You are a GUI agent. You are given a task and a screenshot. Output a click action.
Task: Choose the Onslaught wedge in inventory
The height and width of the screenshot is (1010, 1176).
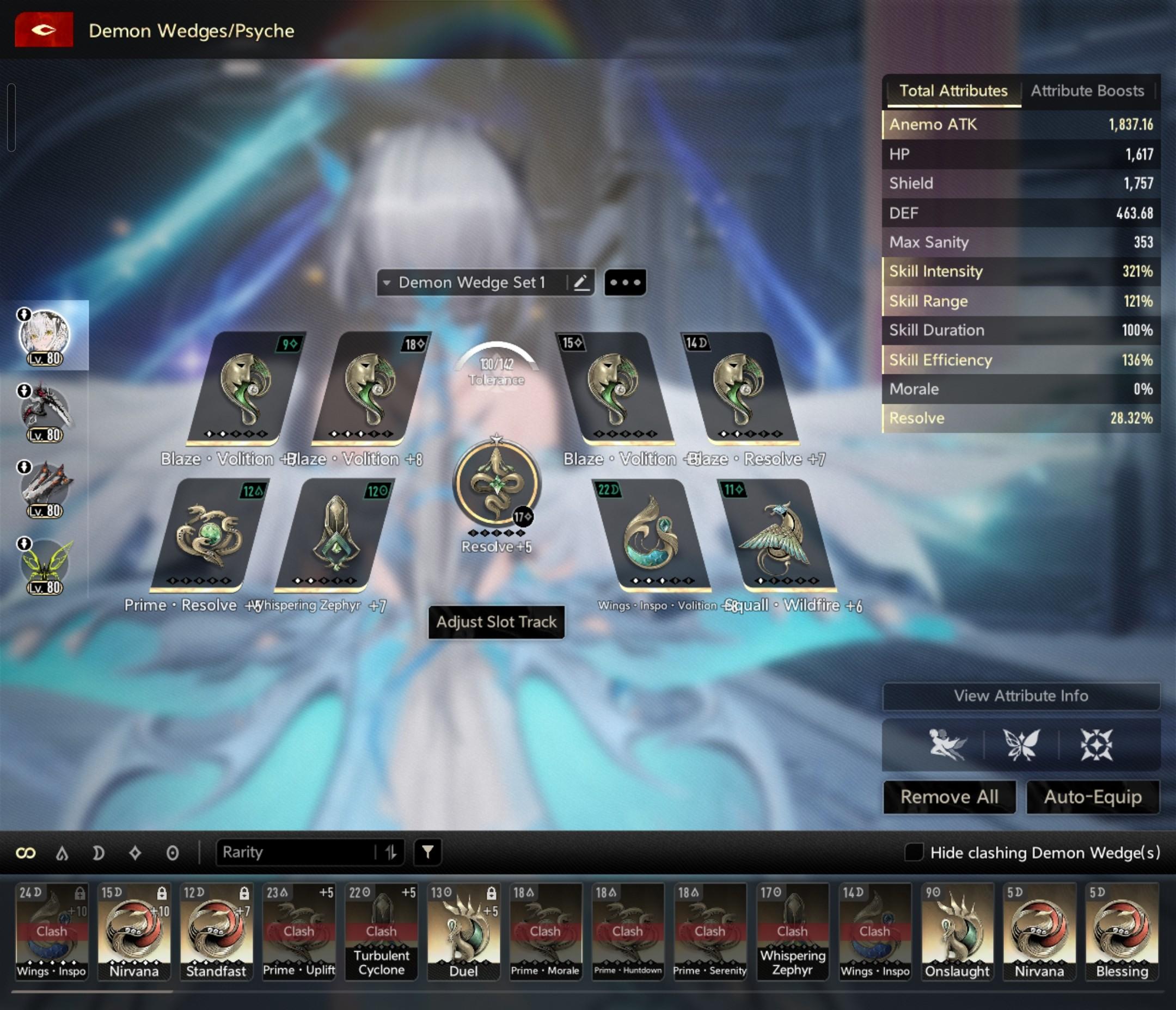click(x=957, y=931)
